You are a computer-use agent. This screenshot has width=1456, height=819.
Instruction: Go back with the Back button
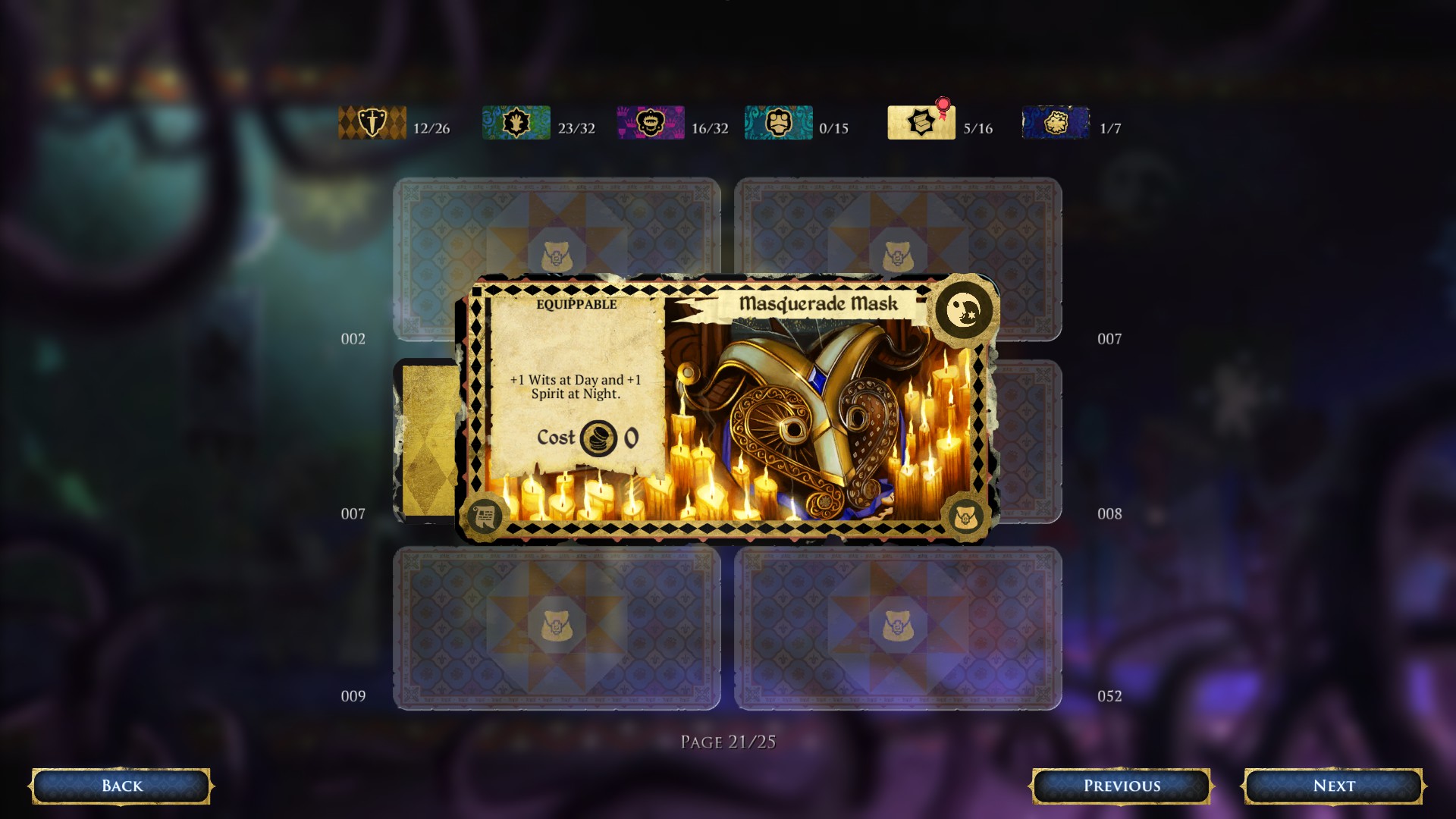tap(121, 786)
